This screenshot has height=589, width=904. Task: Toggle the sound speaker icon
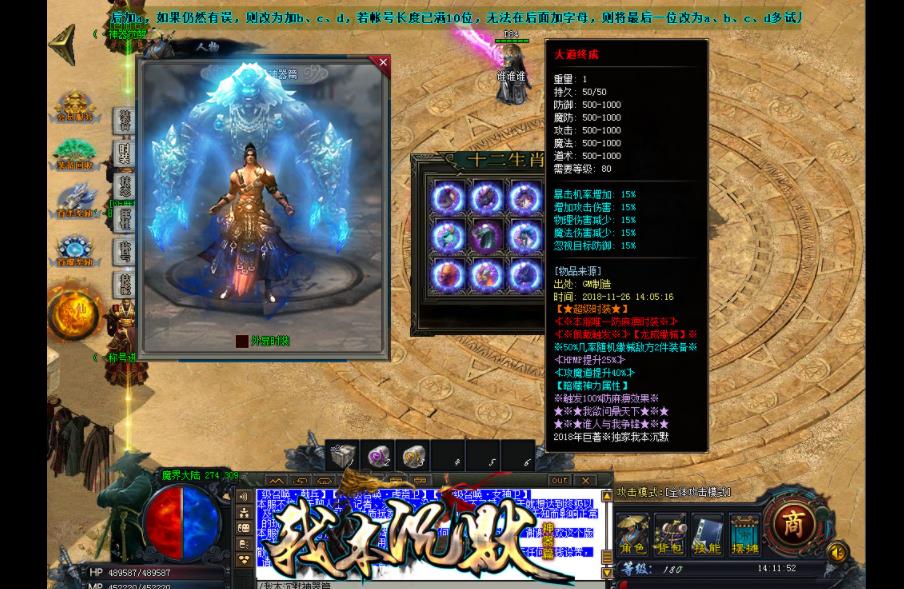pos(838,552)
